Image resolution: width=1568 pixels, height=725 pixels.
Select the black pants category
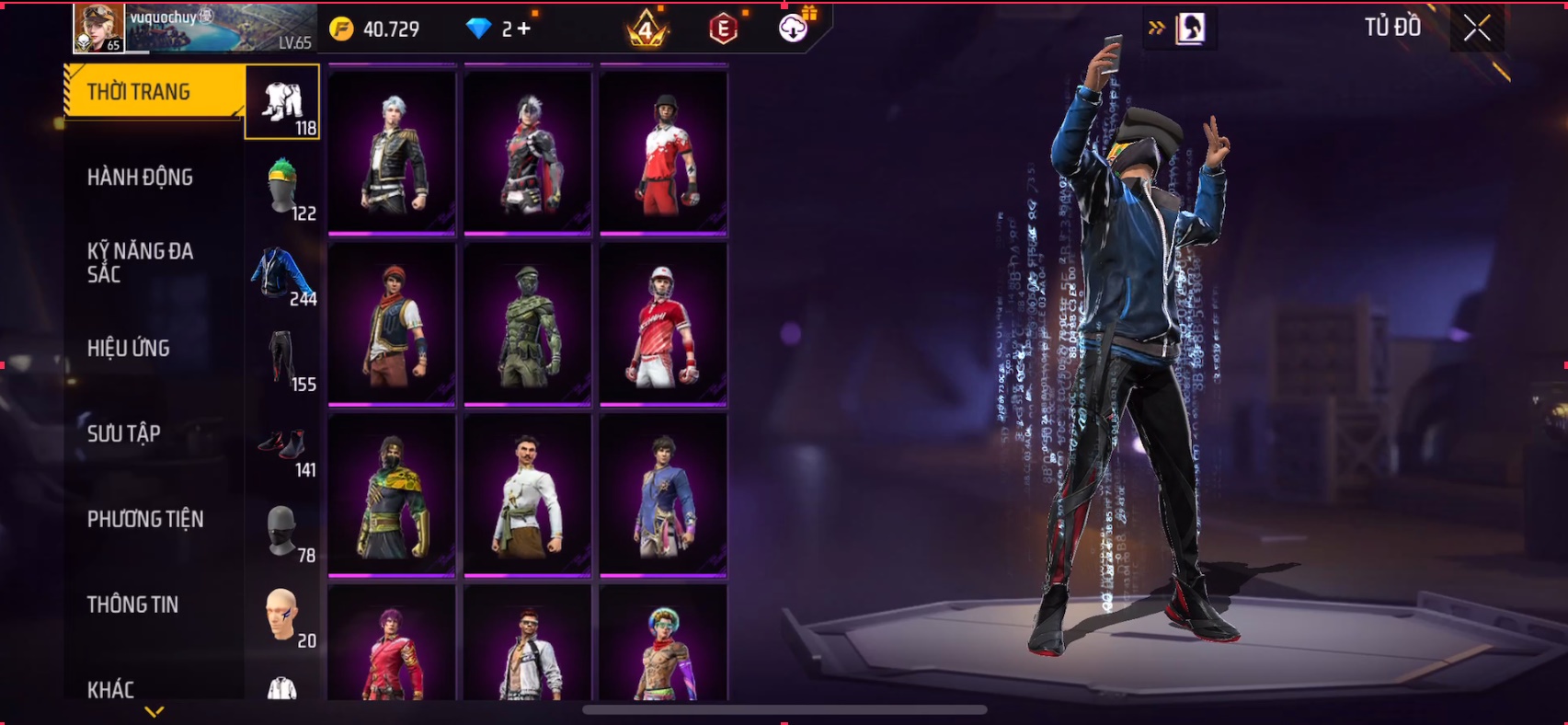point(282,359)
